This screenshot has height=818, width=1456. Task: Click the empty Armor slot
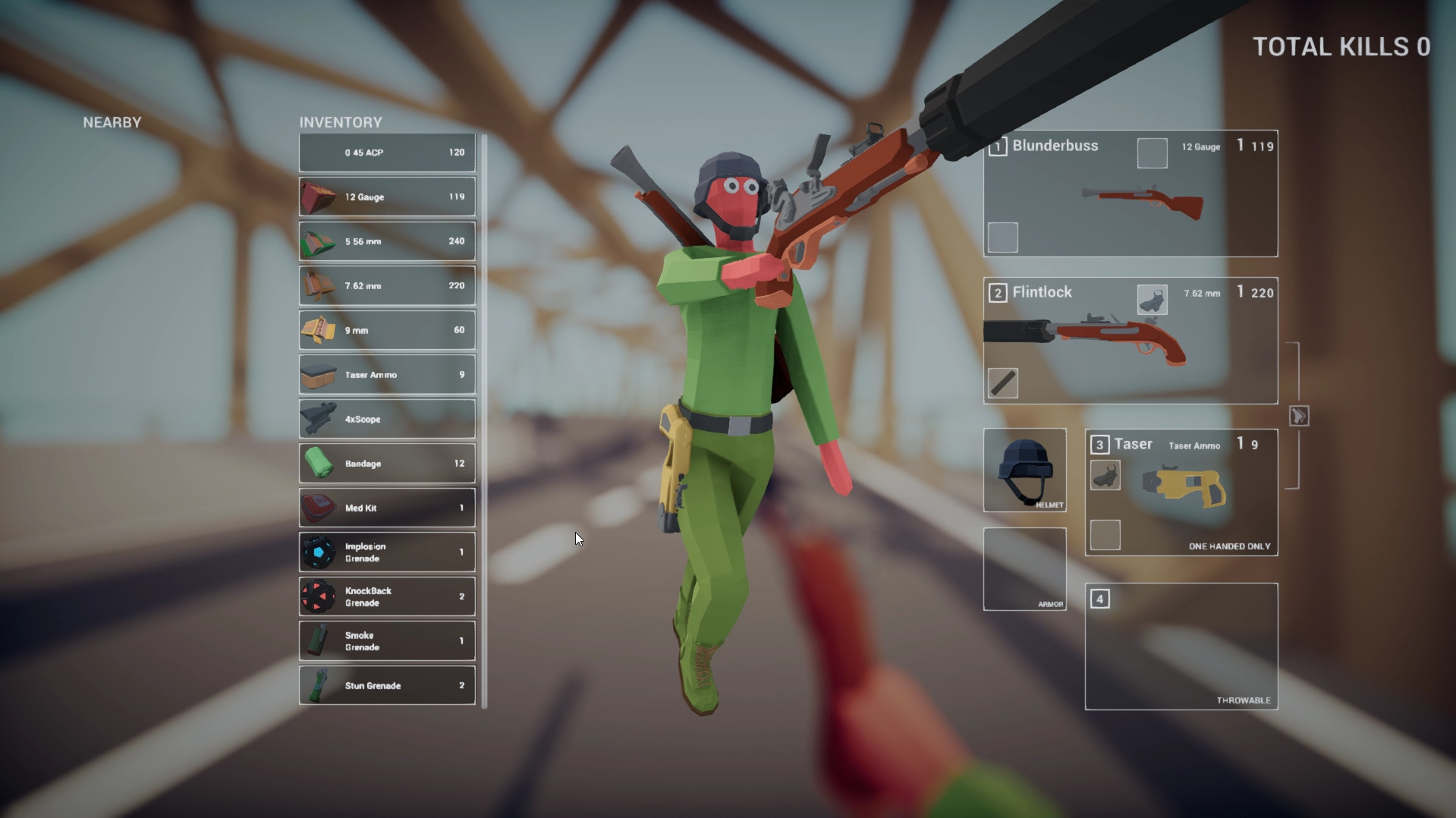point(1024,568)
